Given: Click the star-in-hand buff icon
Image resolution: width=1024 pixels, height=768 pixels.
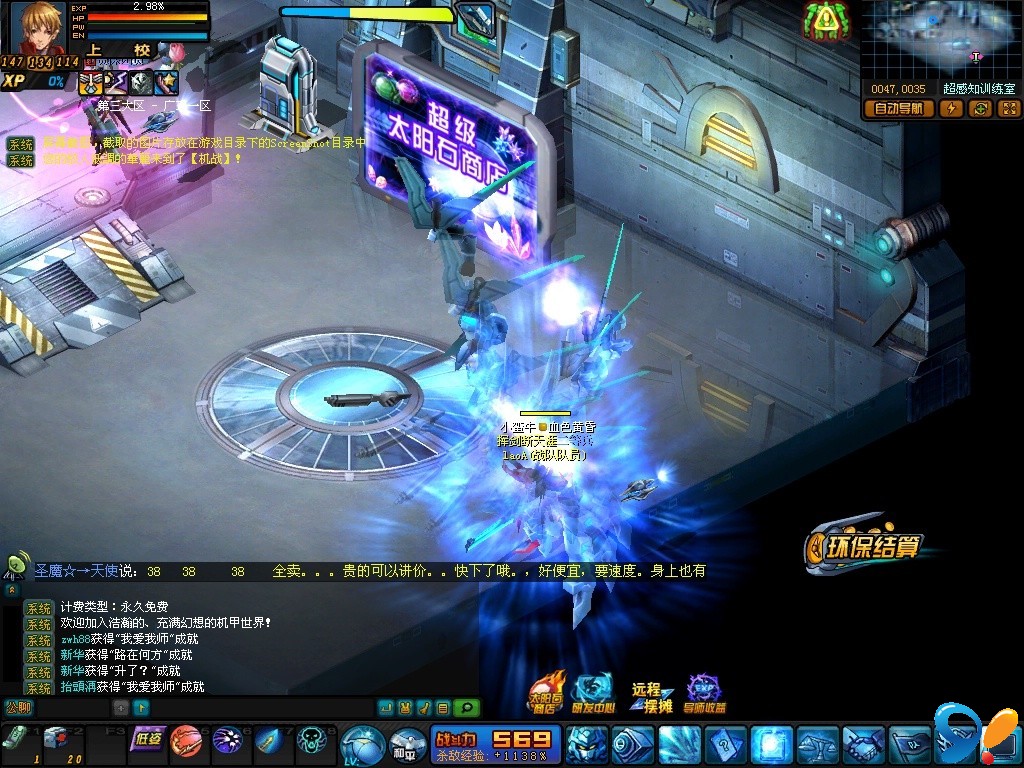Looking at the screenshot, I should pyautogui.click(x=167, y=82).
